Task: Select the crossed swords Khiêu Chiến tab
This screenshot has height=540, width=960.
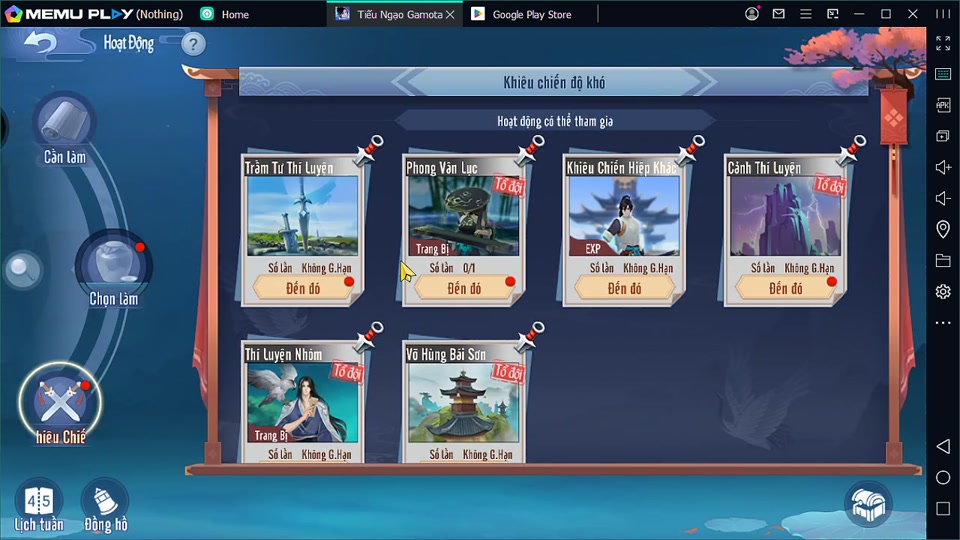Action: click(x=61, y=405)
